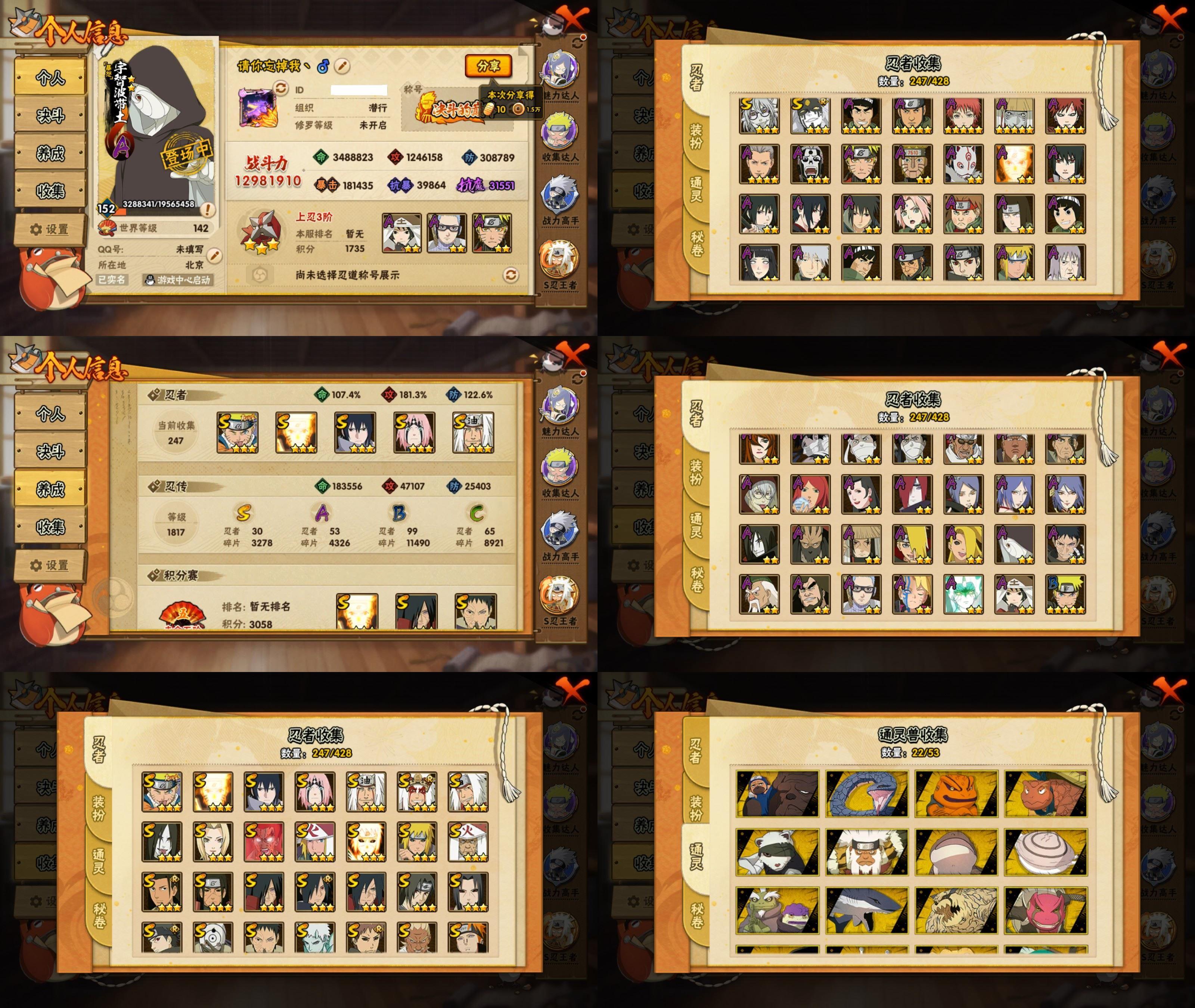1195x1008 pixels.
Task: Choose the white raccoon summon card
Action: [777, 852]
